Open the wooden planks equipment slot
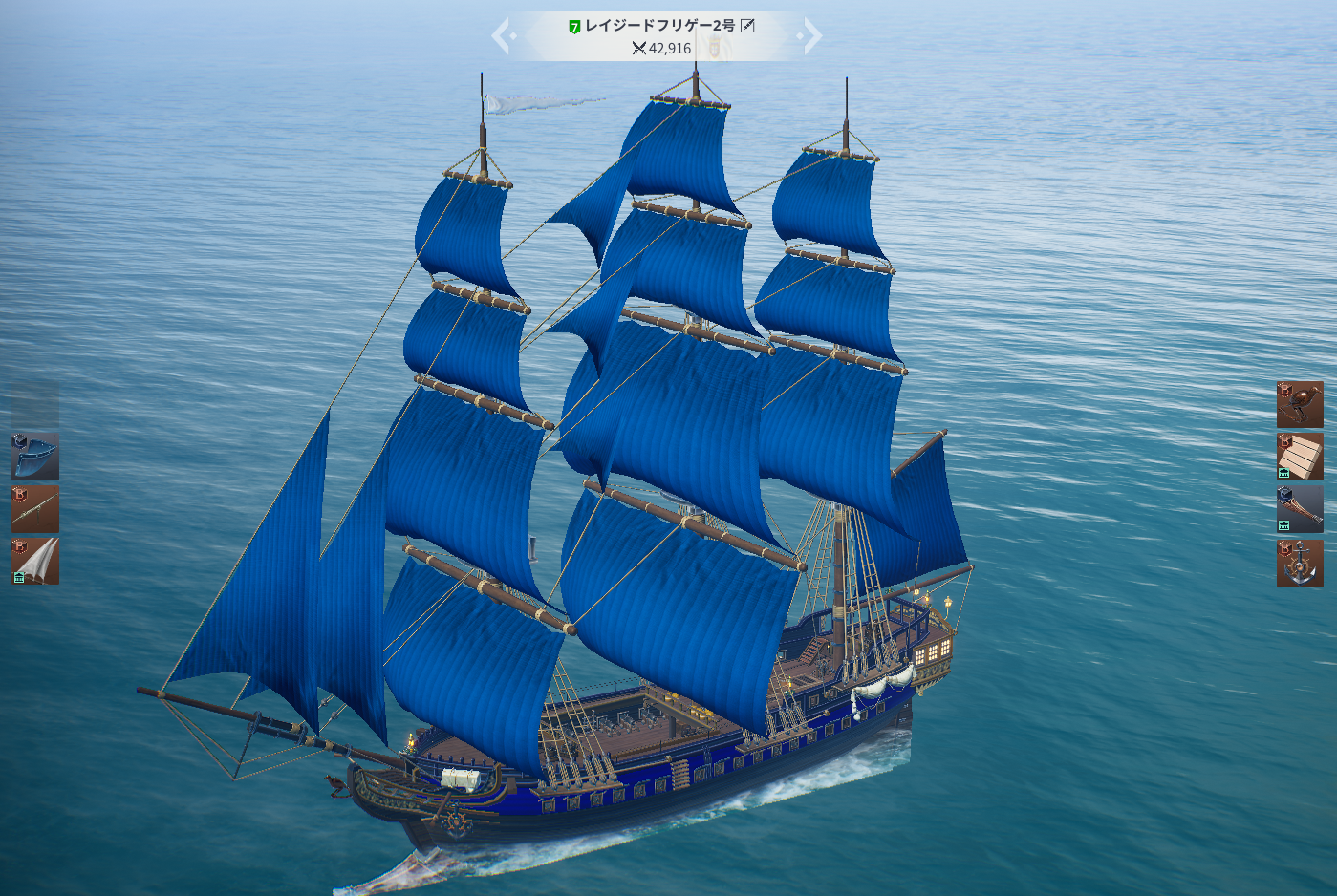 (1300, 457)
